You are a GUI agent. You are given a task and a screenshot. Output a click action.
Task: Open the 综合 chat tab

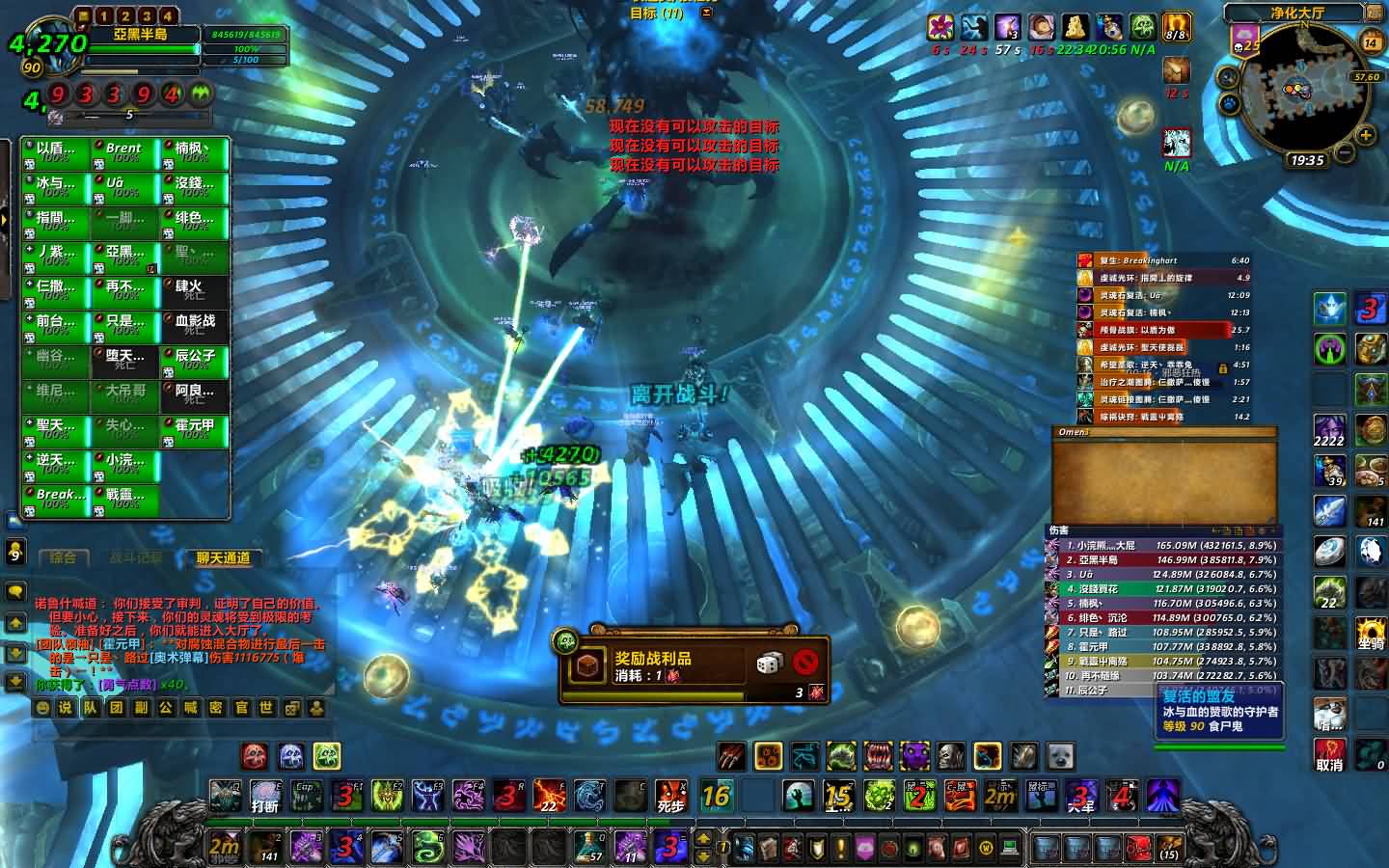click(64, 557)
